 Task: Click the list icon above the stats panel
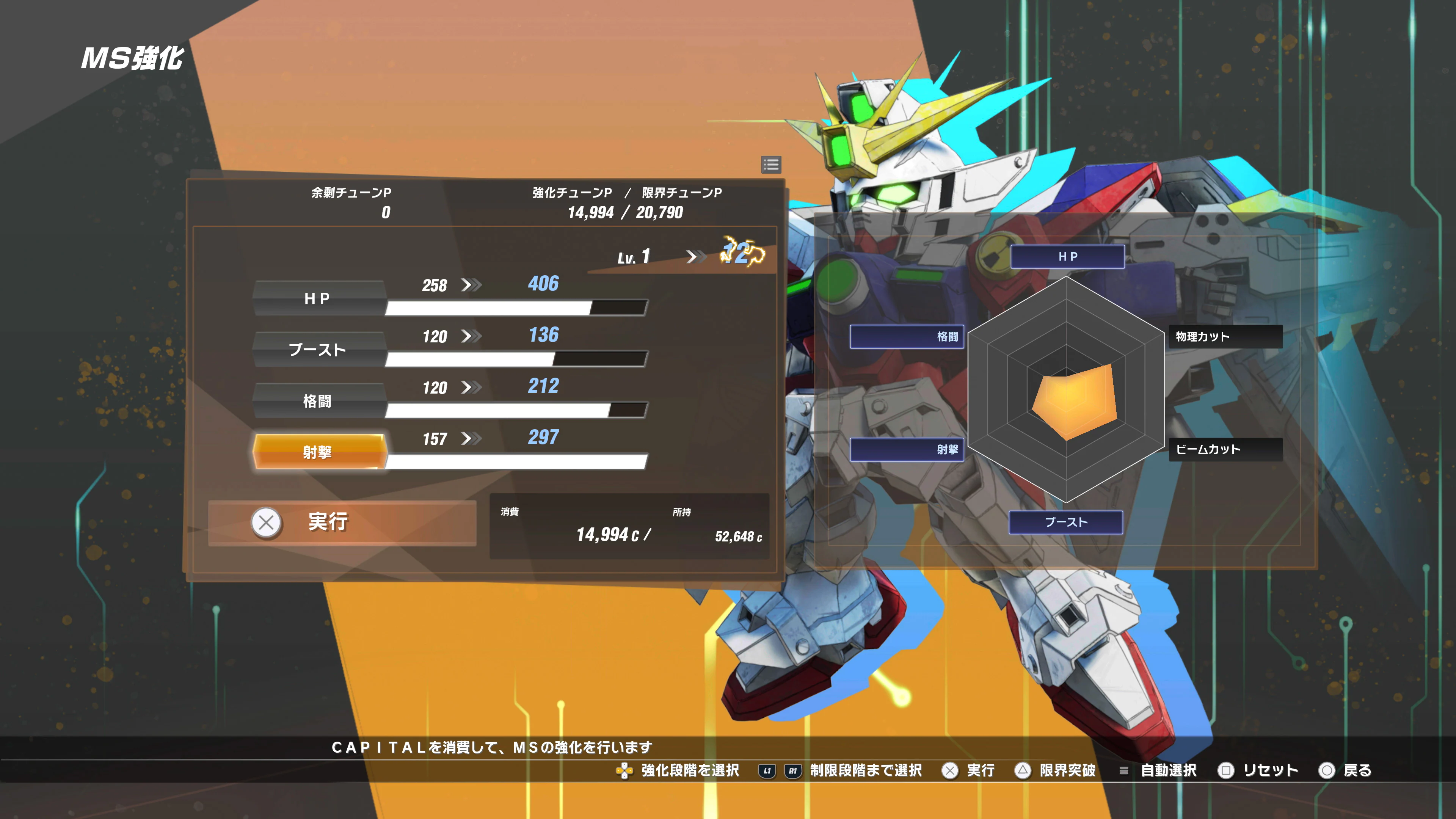coord(770,165)
